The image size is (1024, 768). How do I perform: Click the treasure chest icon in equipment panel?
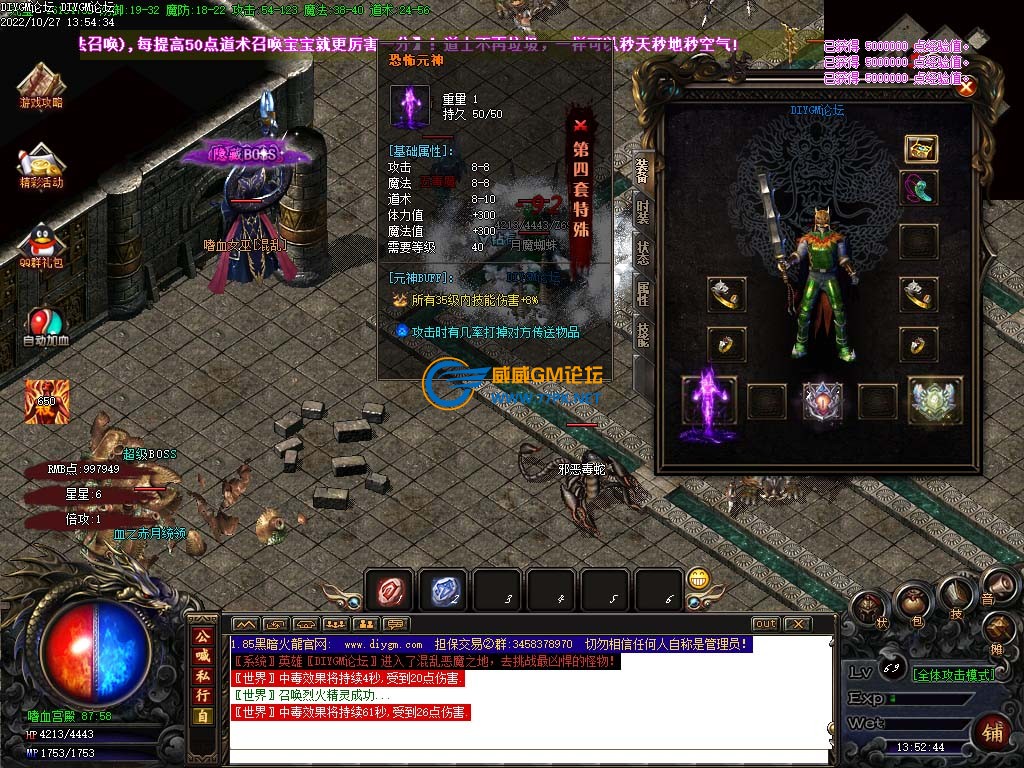pyautogui.click(x=920, y=149)
